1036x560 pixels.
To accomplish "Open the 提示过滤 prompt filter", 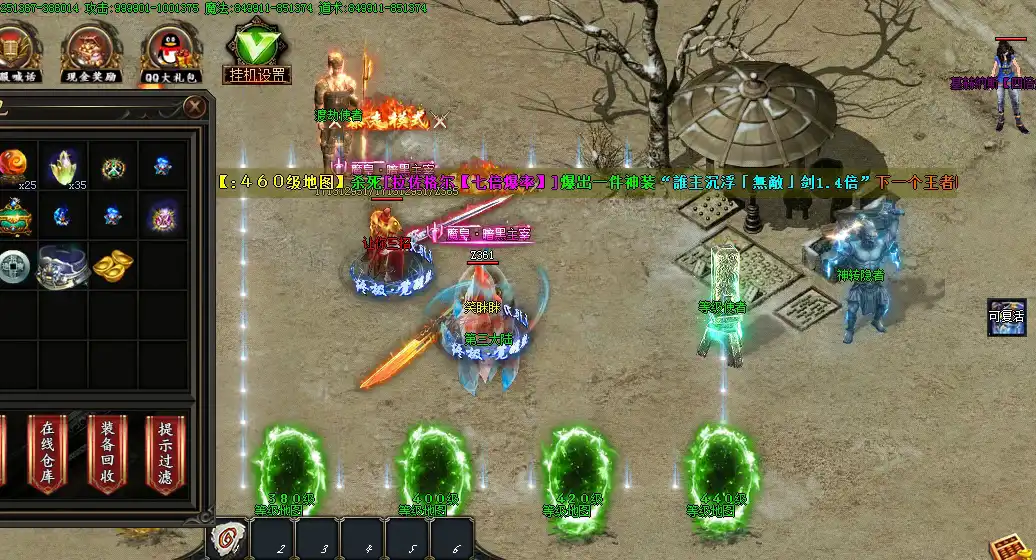I will coord(165,453).
